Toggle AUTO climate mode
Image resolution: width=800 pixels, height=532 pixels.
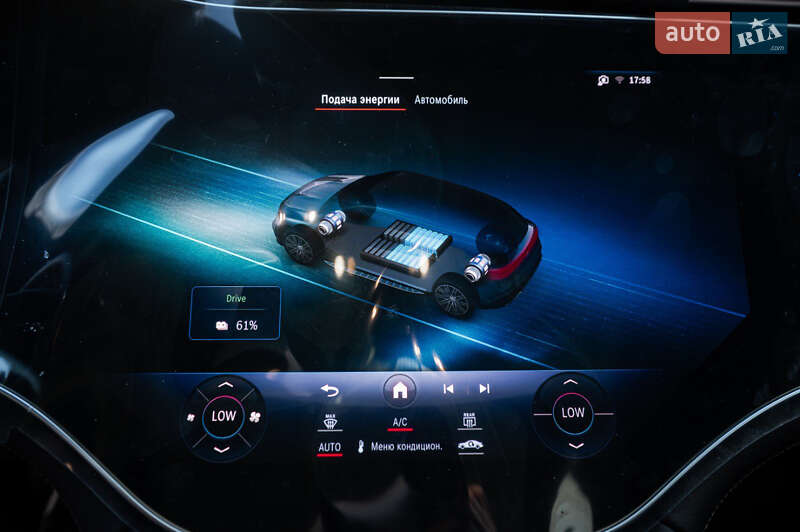(330, 447)
